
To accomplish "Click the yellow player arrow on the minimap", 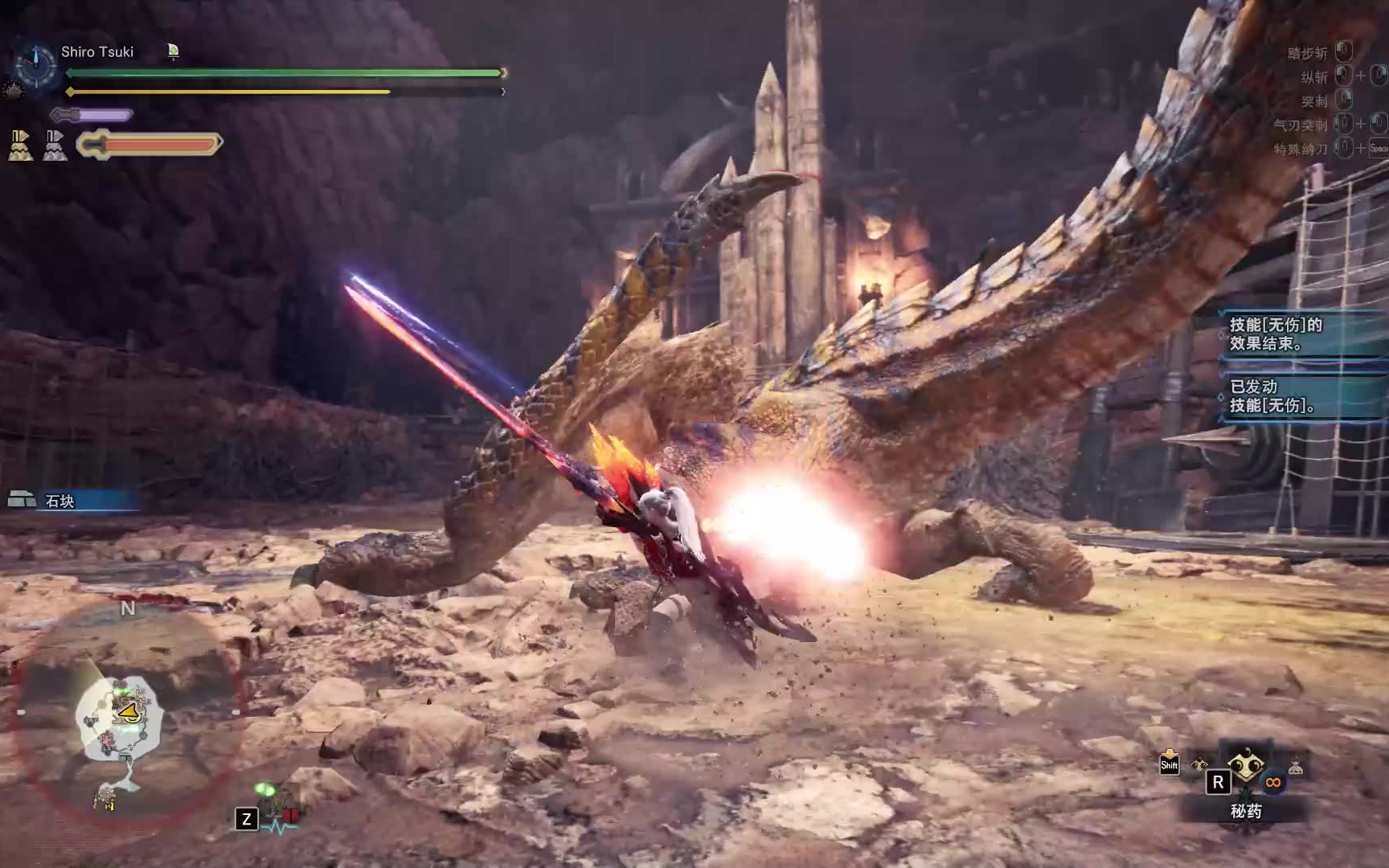I will pyautogui.click(x=127, y=712).
